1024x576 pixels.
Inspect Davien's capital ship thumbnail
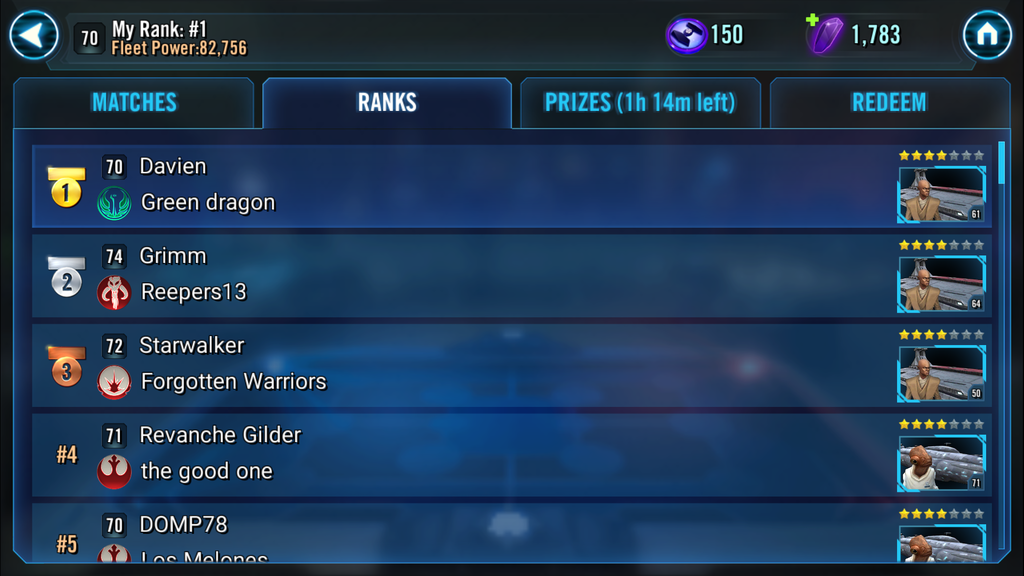941,194
